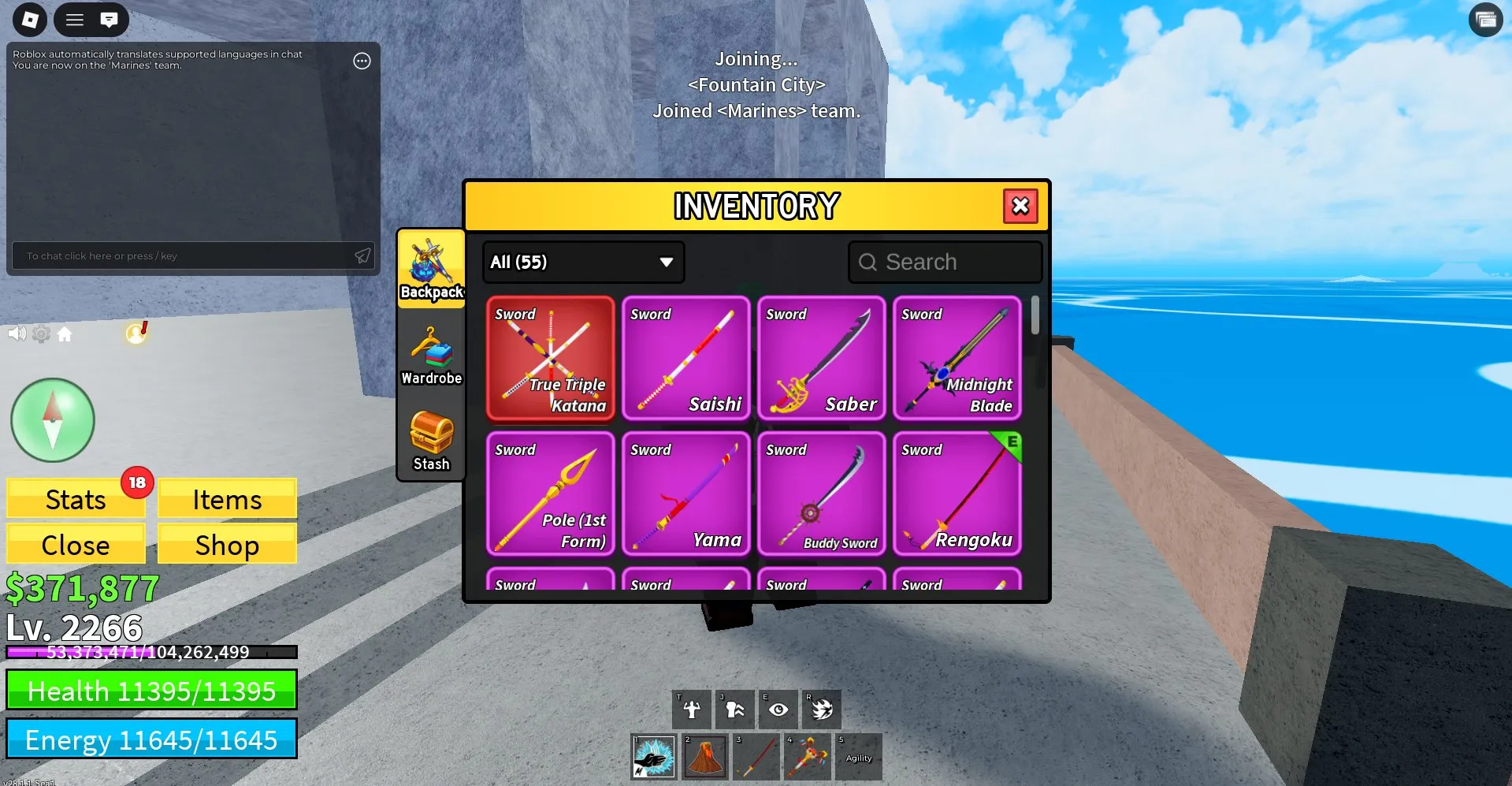
Task: Open the Stats menu showing 18 notifications
Action: pos(76,498)
